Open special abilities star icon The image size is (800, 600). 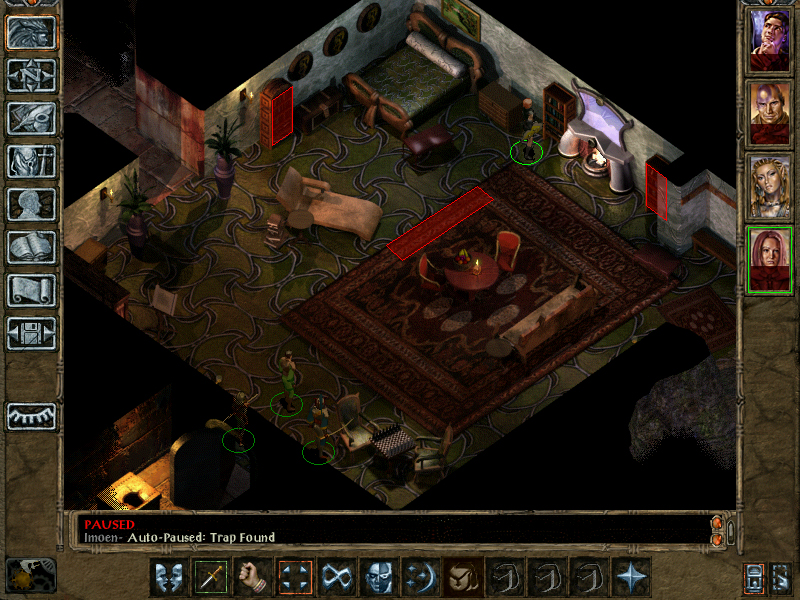tap(631, 576)
